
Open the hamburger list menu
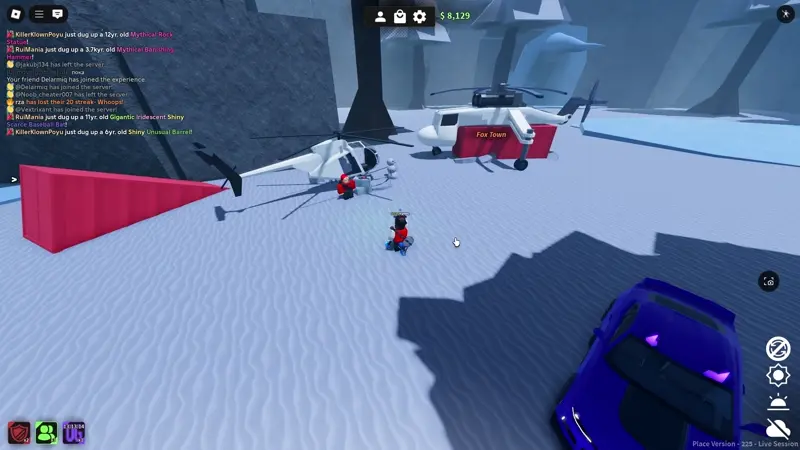39,14
